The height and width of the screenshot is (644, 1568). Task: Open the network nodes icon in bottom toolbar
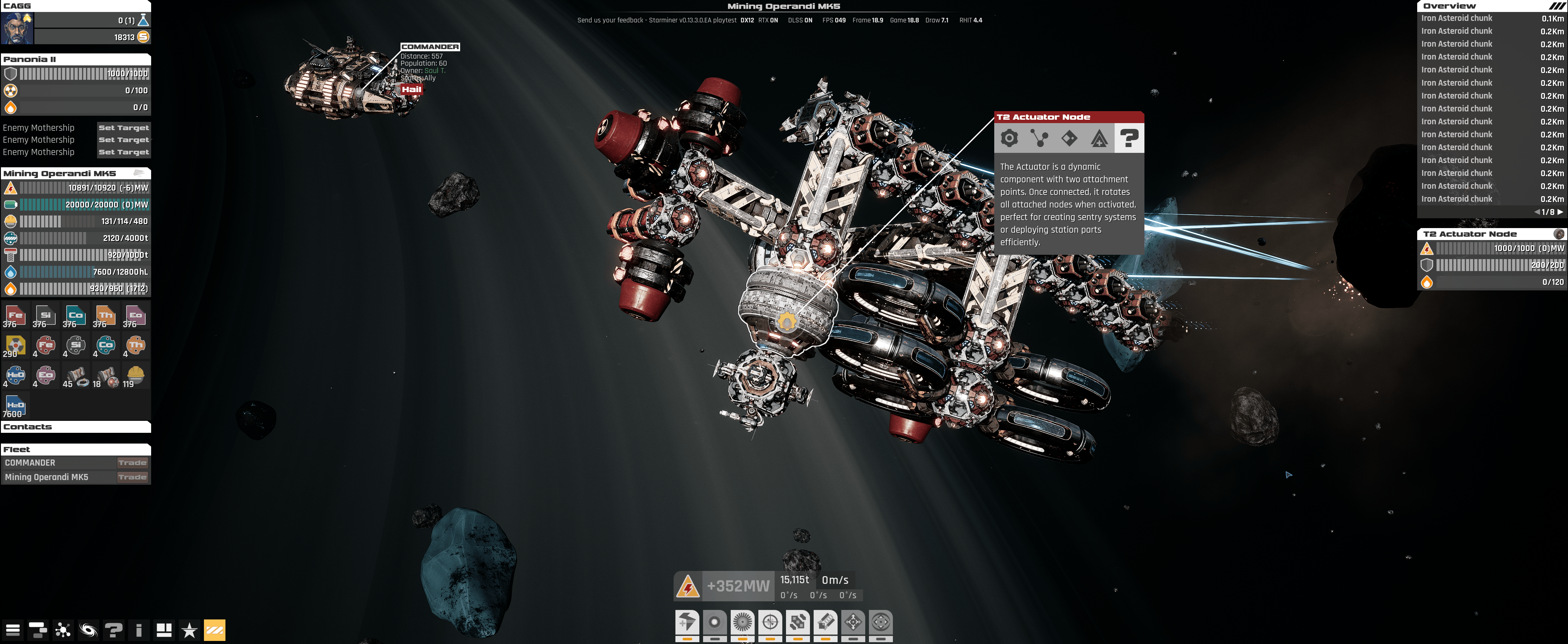pos(63,630)
